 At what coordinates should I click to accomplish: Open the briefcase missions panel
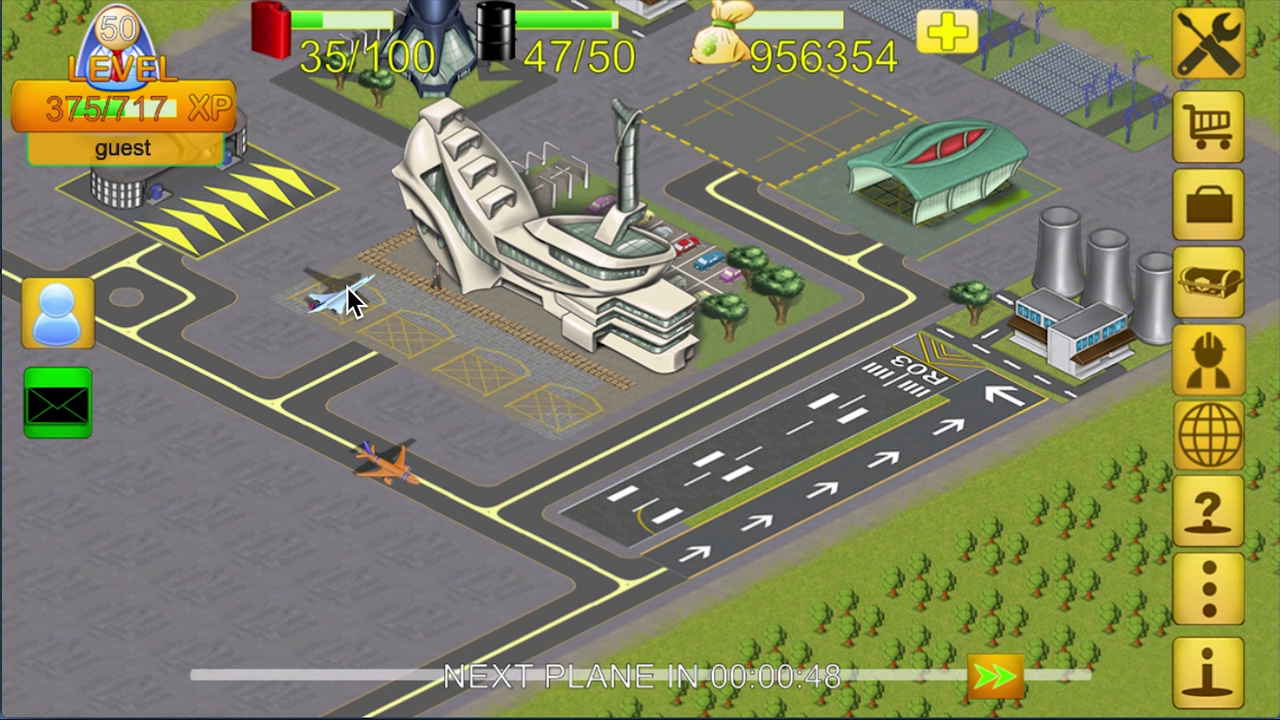[1208, 203]
